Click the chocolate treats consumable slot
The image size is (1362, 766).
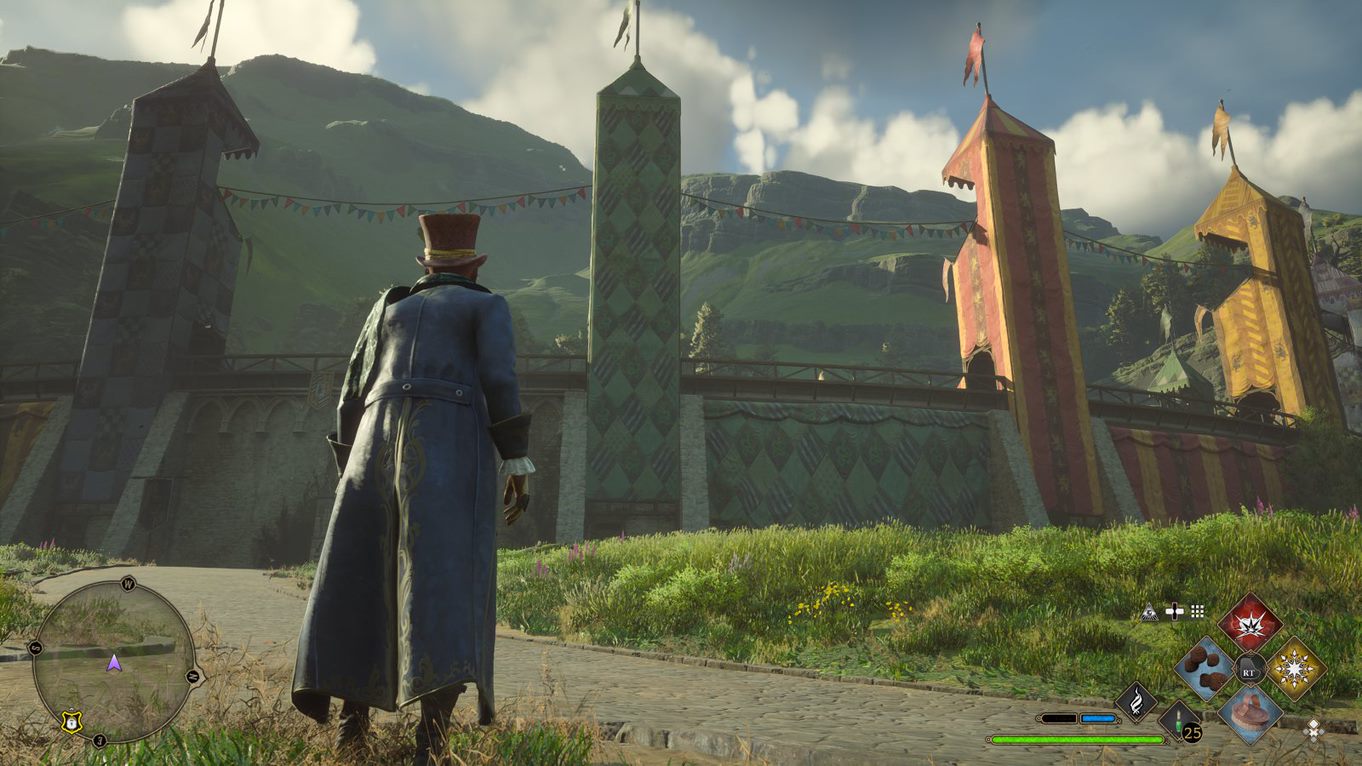1204,669
